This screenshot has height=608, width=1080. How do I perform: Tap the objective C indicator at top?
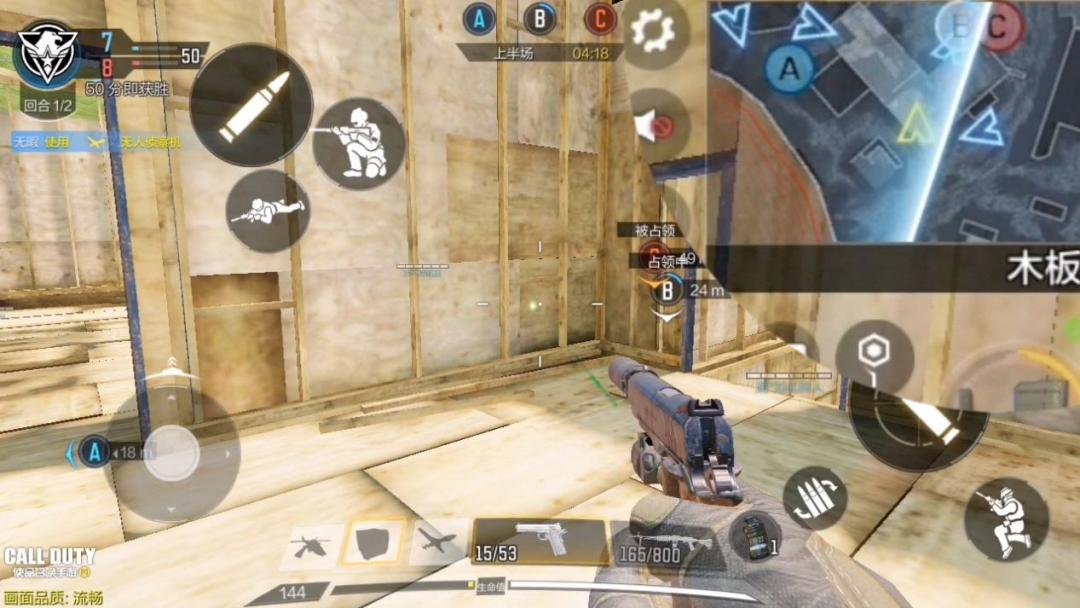[x=599, y=18]
